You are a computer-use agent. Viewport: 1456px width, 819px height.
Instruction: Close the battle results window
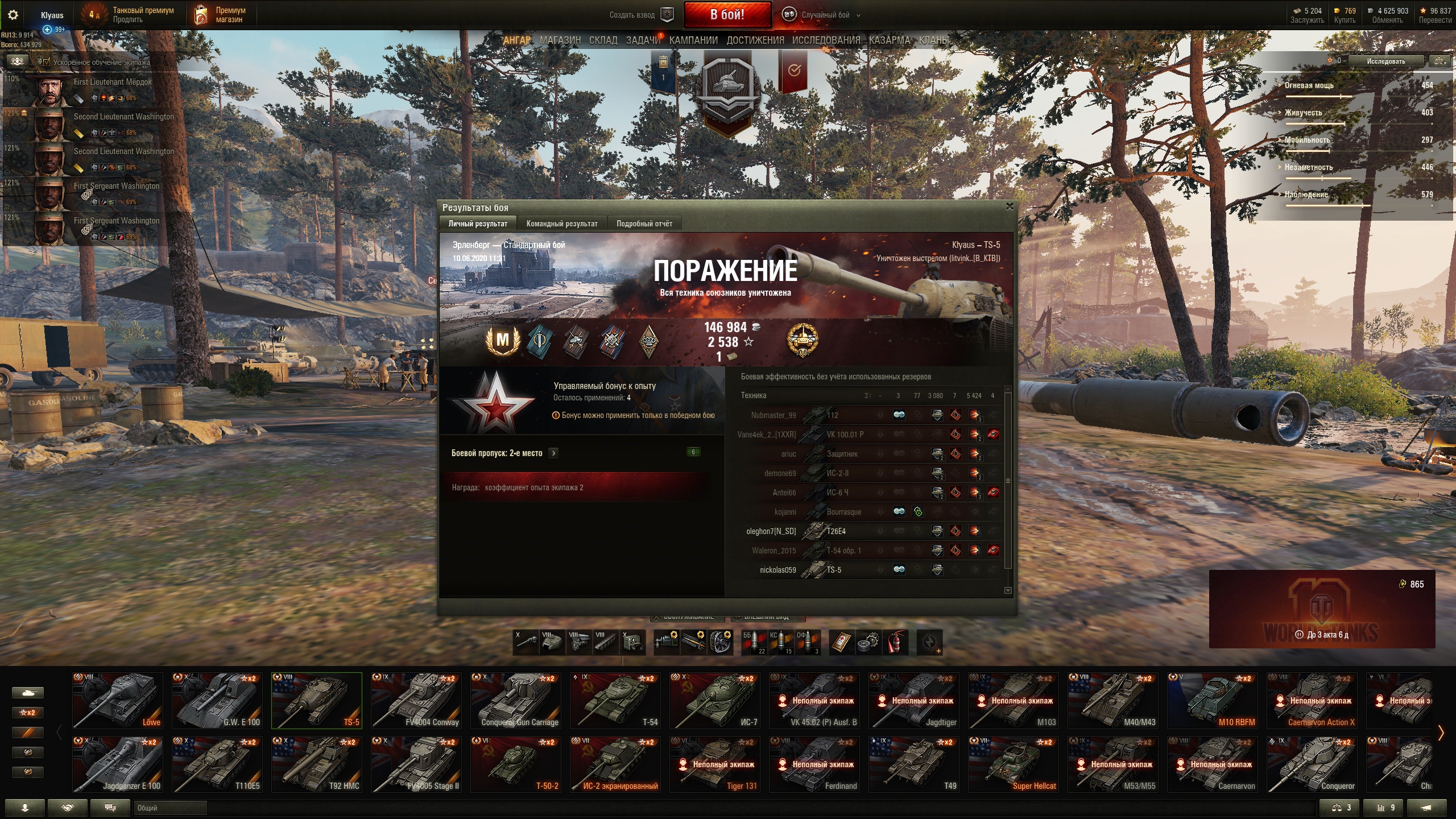coord(1010,206)
